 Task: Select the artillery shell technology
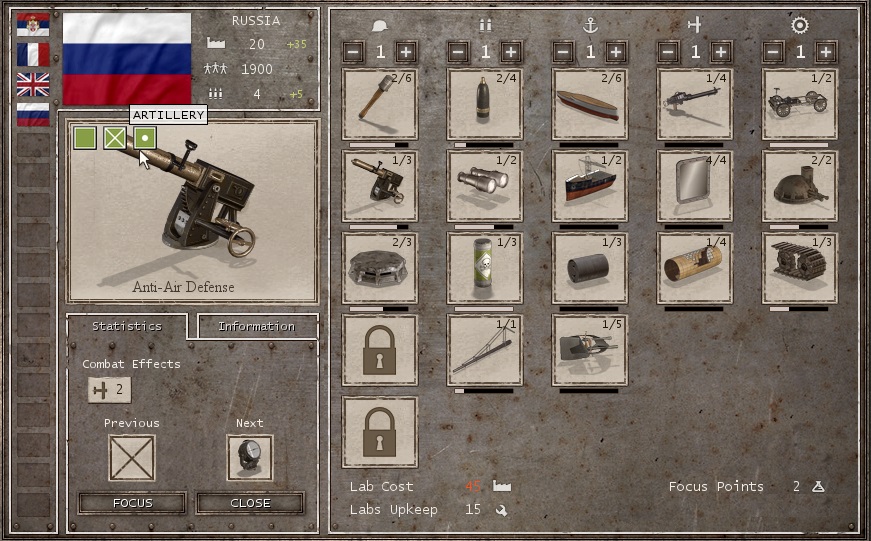tap(485, 104)
